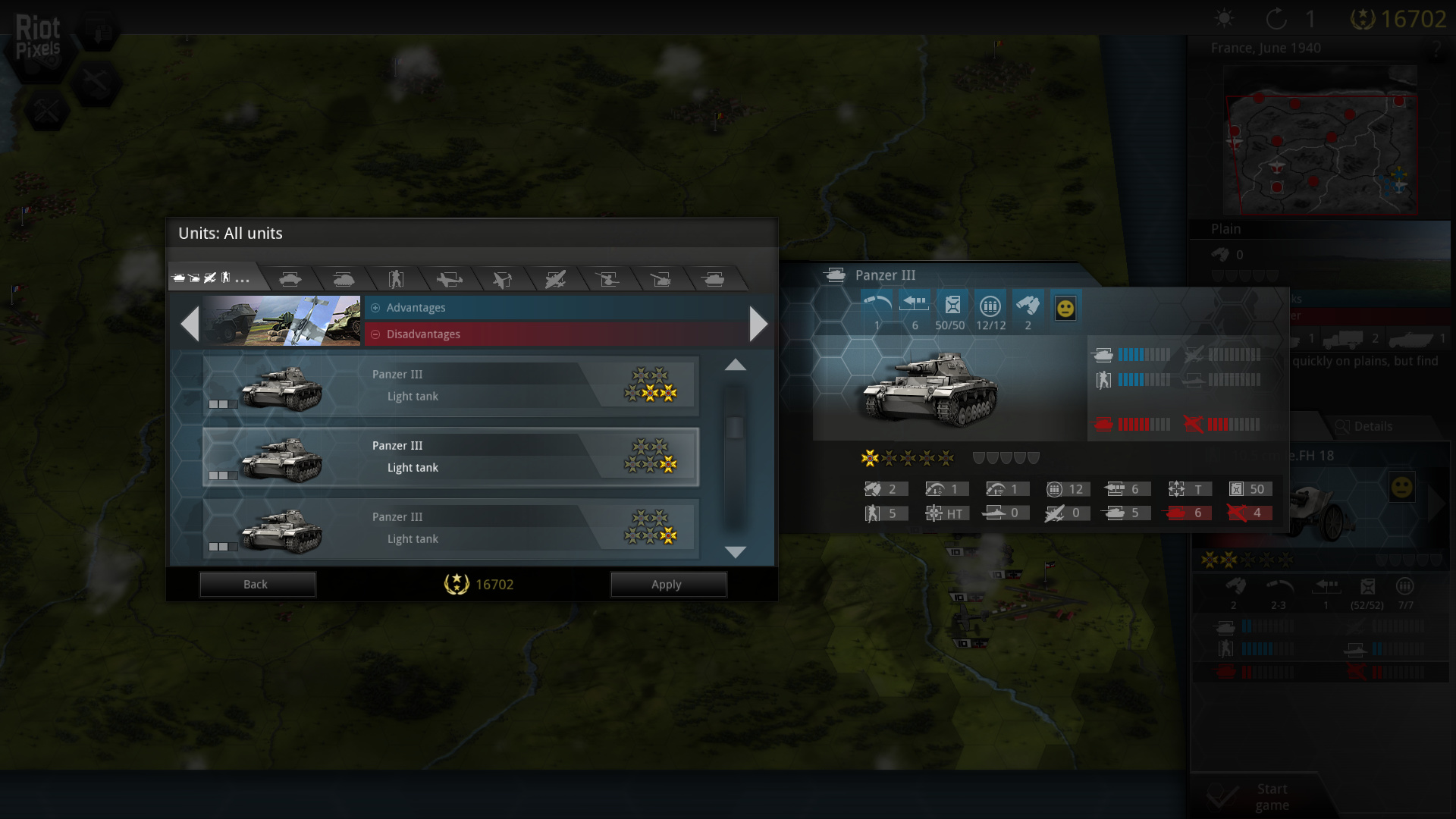This screenshot has height=819, width=1456.
Task: Switch to the infantry soldier tab
Action: point(396,279)
